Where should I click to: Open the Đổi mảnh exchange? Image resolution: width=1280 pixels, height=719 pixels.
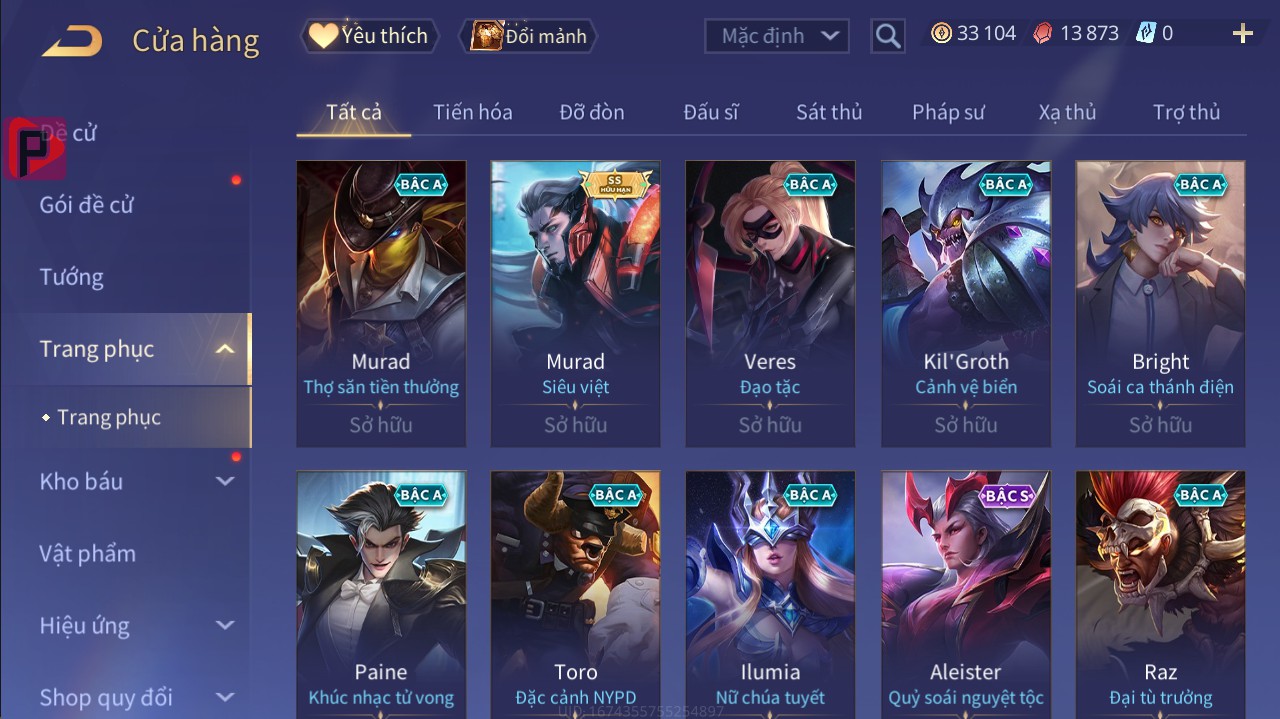(529, 36)
